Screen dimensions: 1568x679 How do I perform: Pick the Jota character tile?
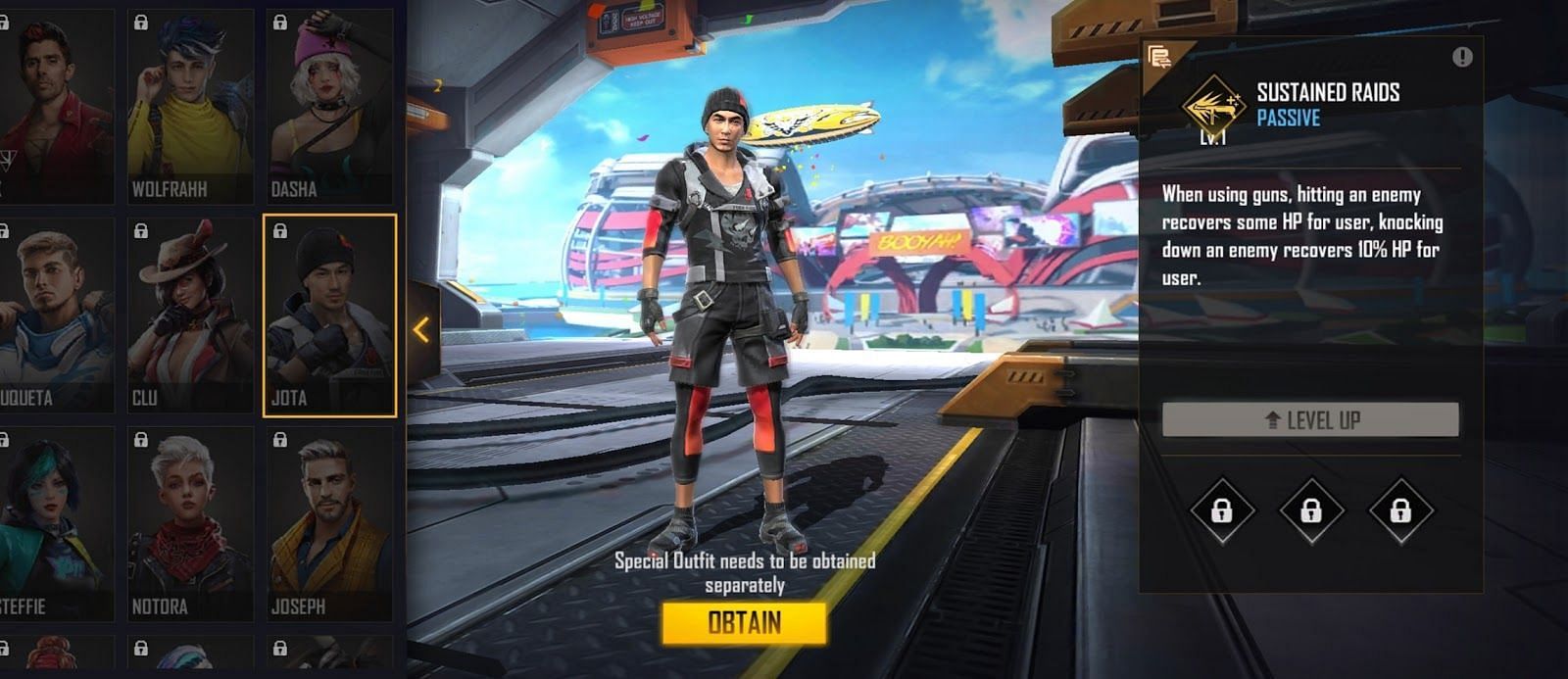click(329, 315)
